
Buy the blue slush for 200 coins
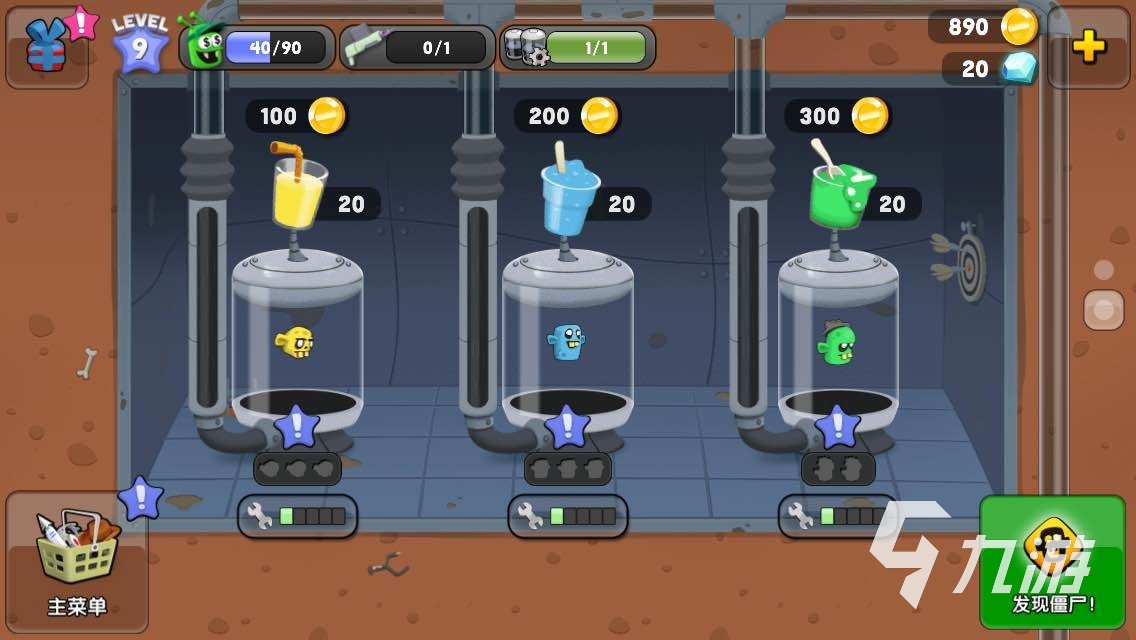click(x=567, y=116)
